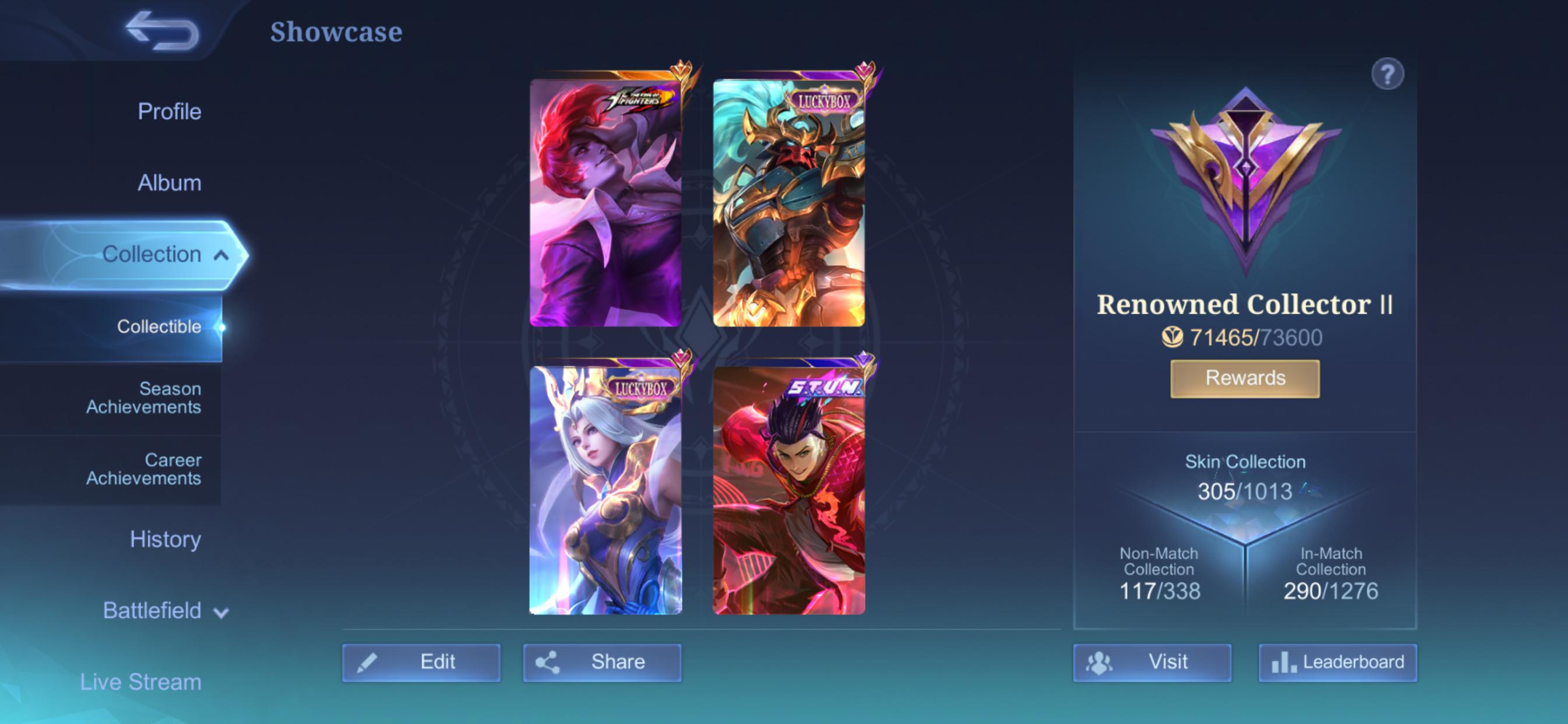Click the Leaderboard button
This screenshot has height=724, width=1568.
pos(1338,662)
